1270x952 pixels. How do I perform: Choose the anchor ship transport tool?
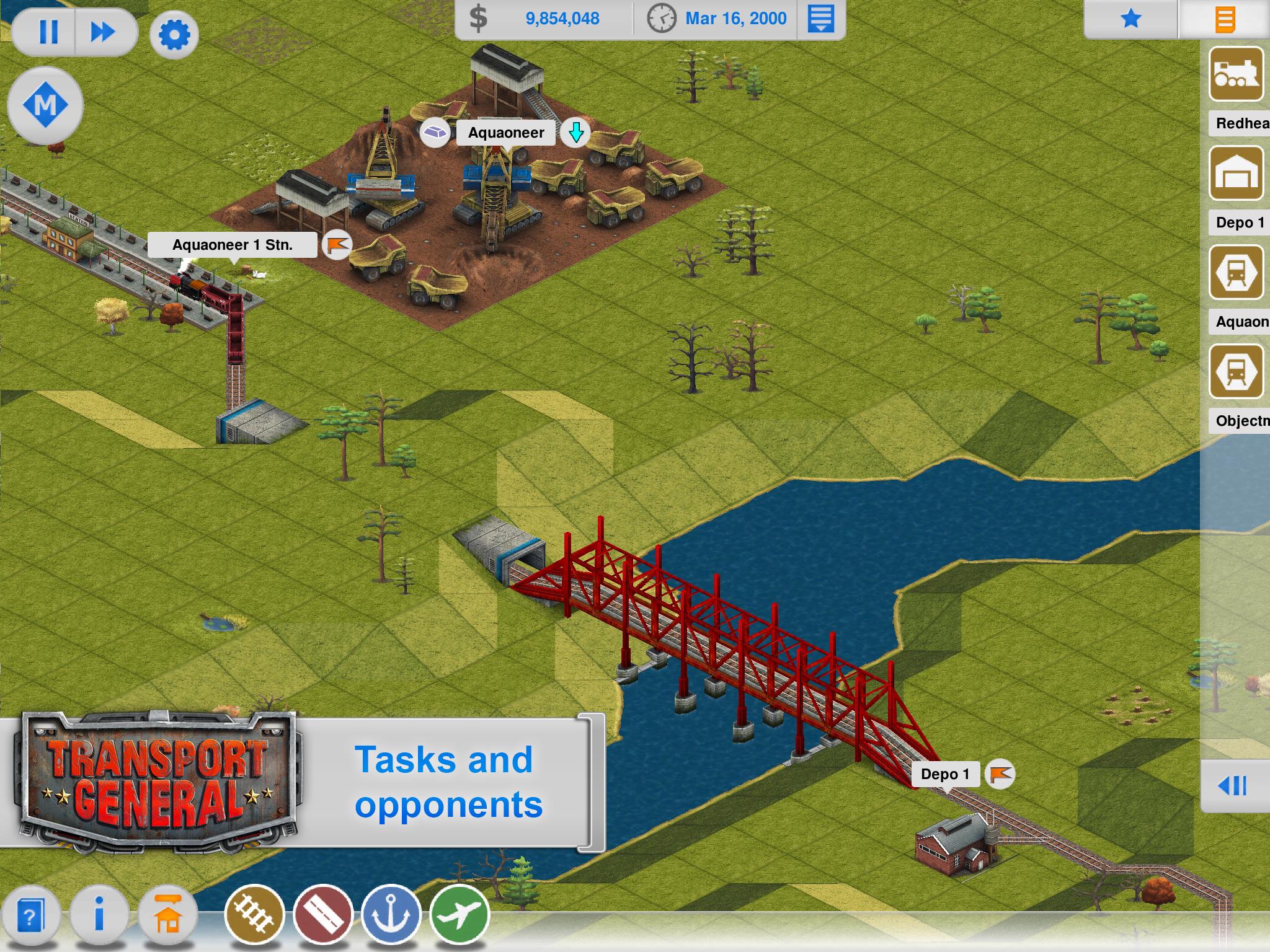[x=391, y=915]
